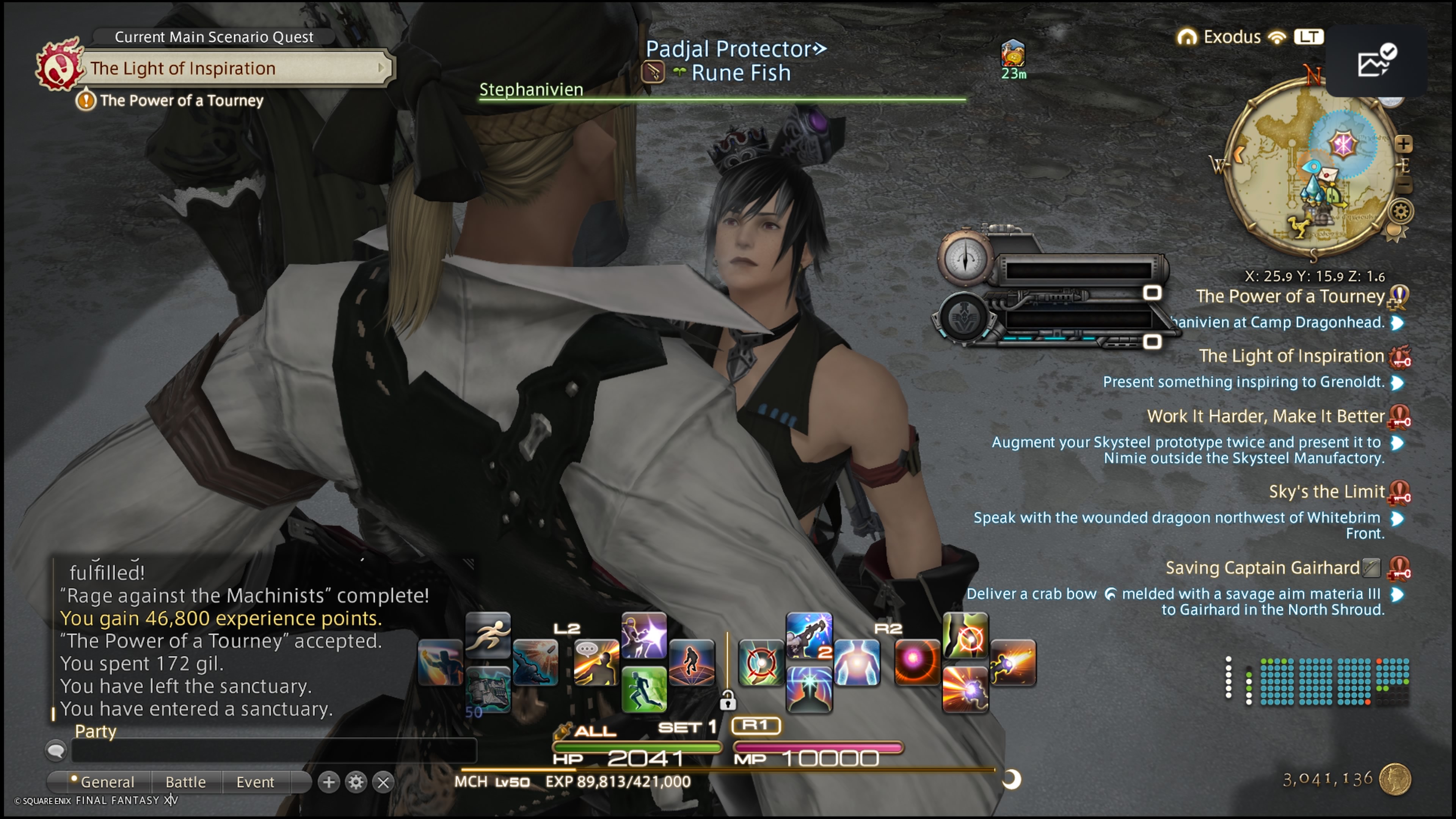Select The Power of a Tourney quest entry under the main scenario bar

(181, 100)
